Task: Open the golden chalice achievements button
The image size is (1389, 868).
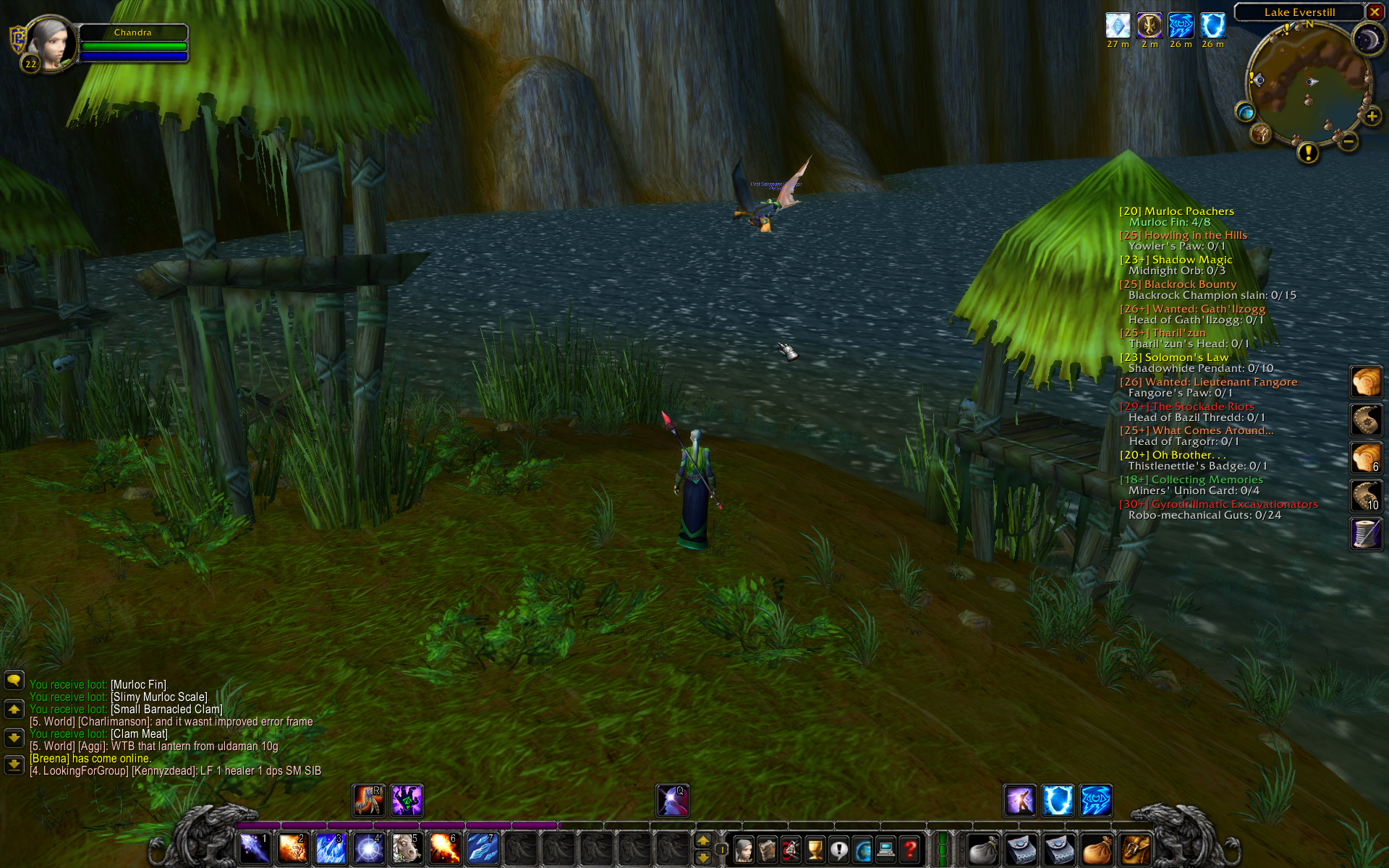Action: [x=815, y=849]
